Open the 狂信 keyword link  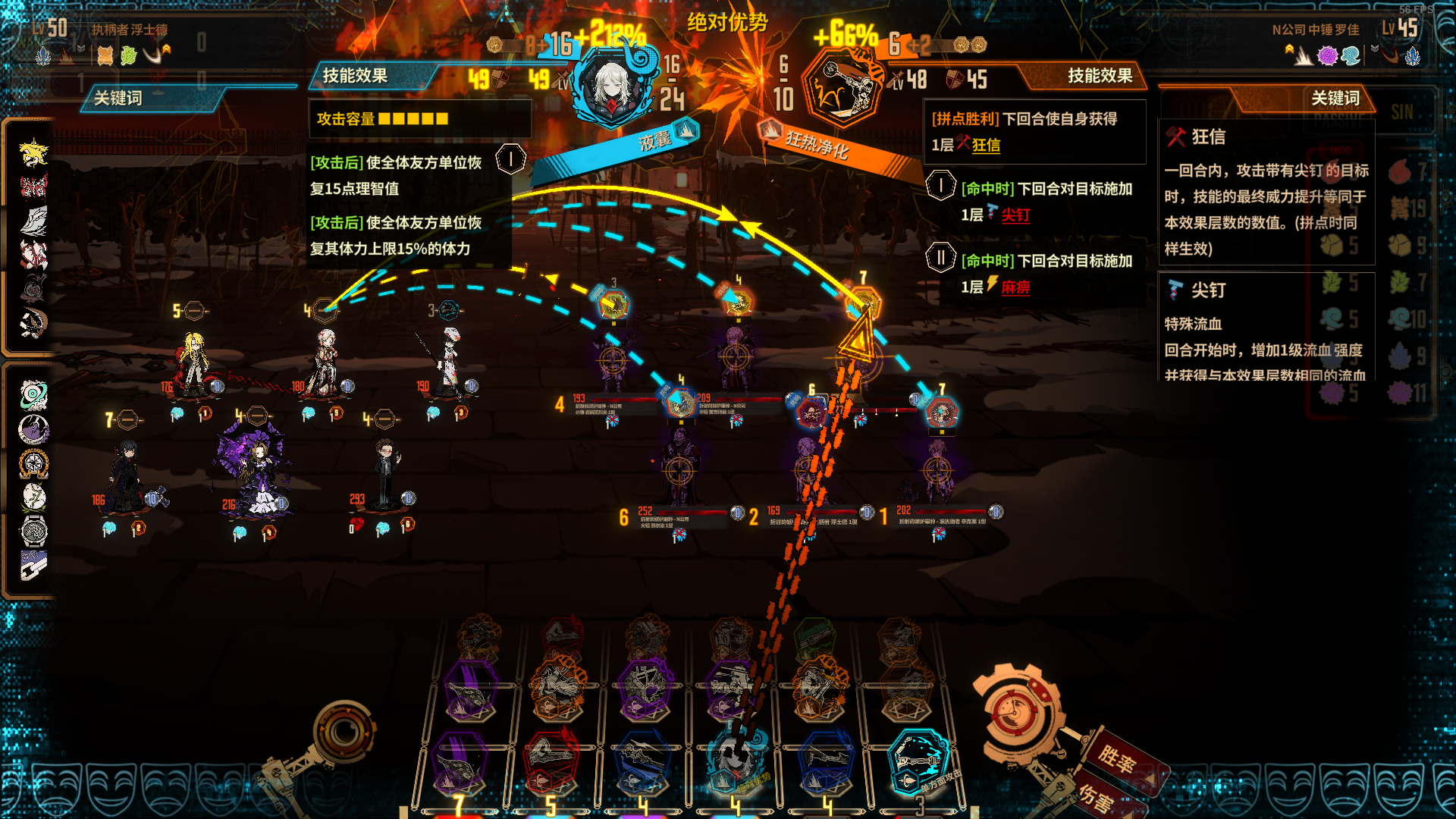986,146
